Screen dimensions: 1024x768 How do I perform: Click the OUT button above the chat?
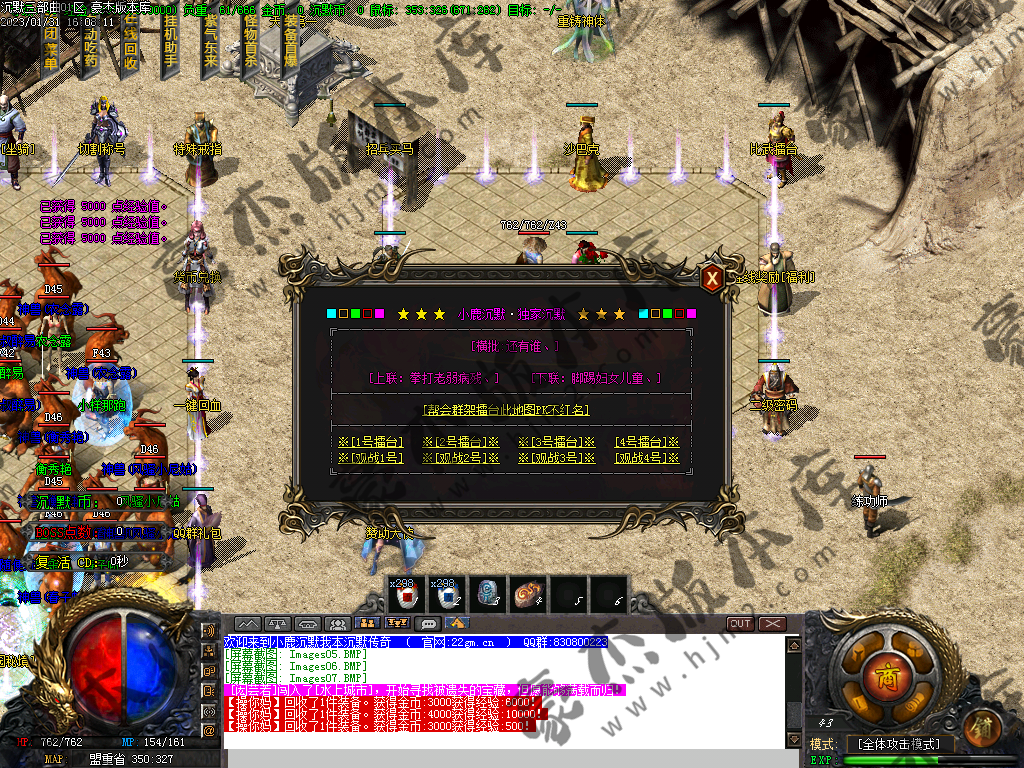[x=740, y=623]
